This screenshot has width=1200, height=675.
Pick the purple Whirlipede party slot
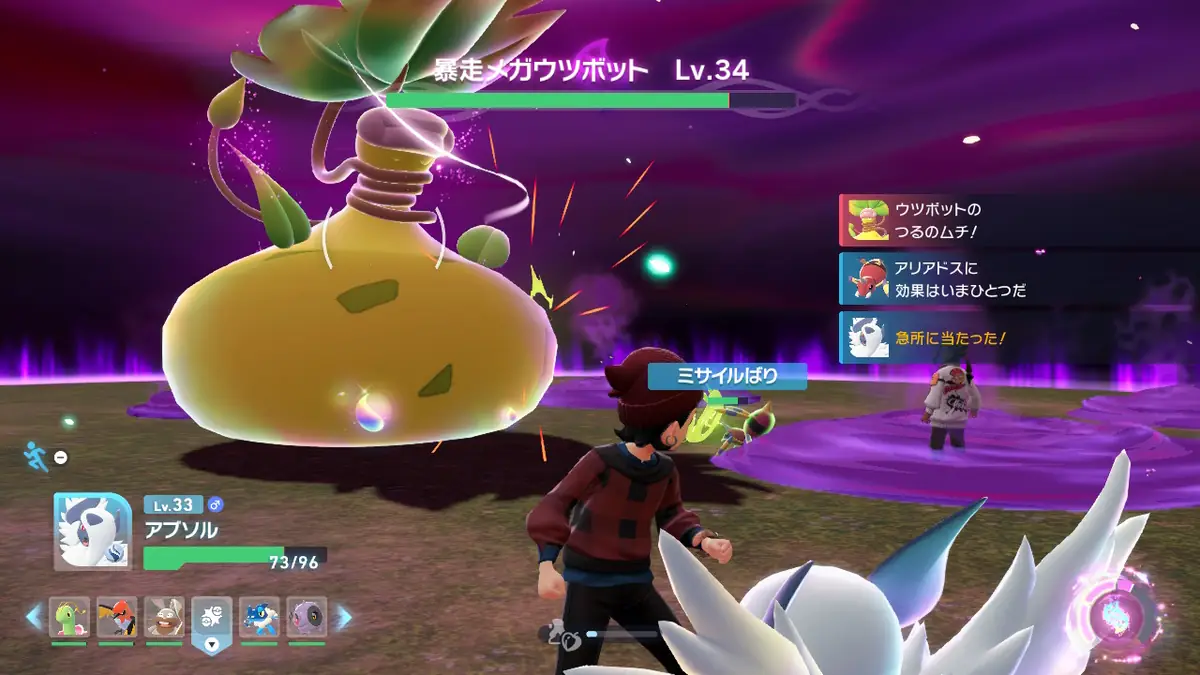pos(307,617)
